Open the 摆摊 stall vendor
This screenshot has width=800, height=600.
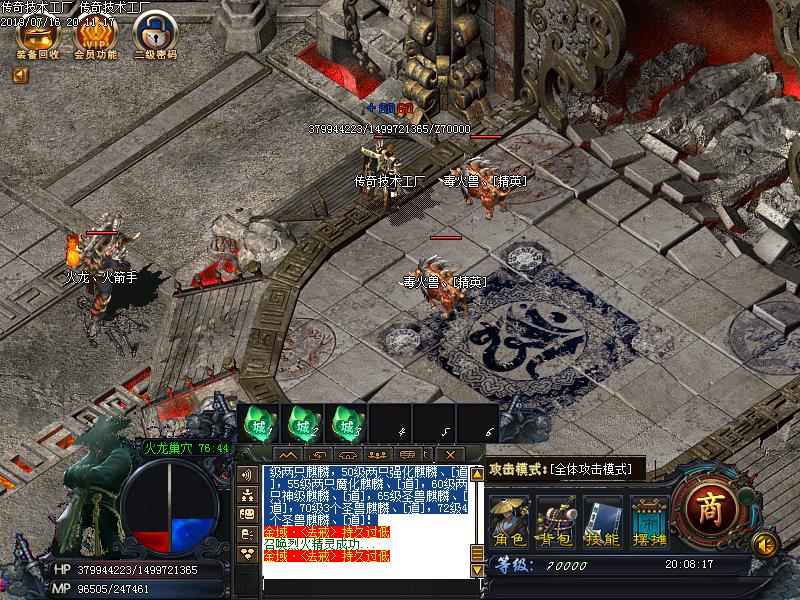coord(649,522)
